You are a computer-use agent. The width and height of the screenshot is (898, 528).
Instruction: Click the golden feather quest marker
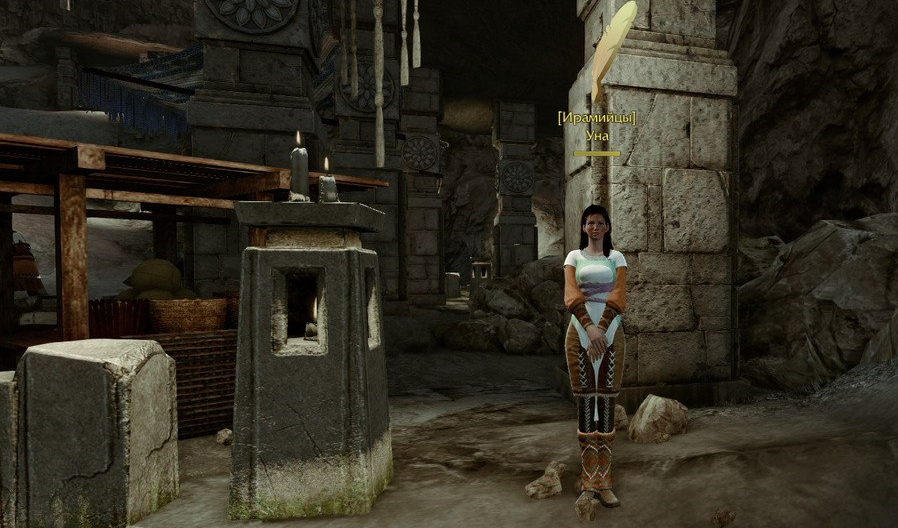[611, 50]
